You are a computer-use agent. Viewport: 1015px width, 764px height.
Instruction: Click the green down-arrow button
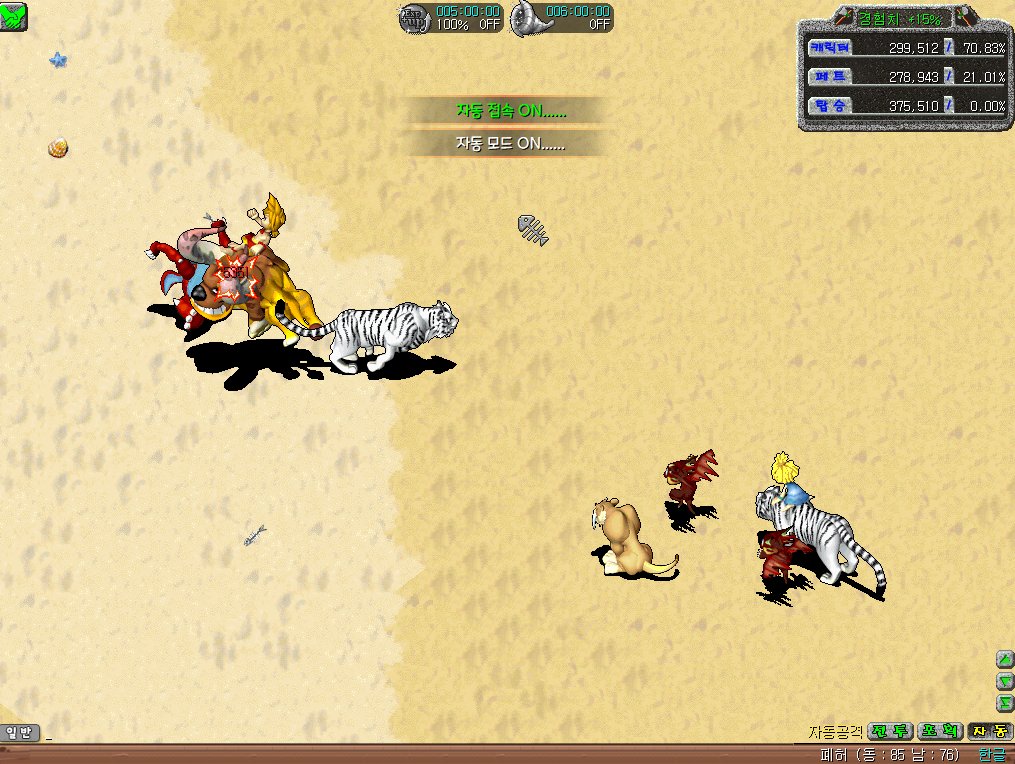1005,681
